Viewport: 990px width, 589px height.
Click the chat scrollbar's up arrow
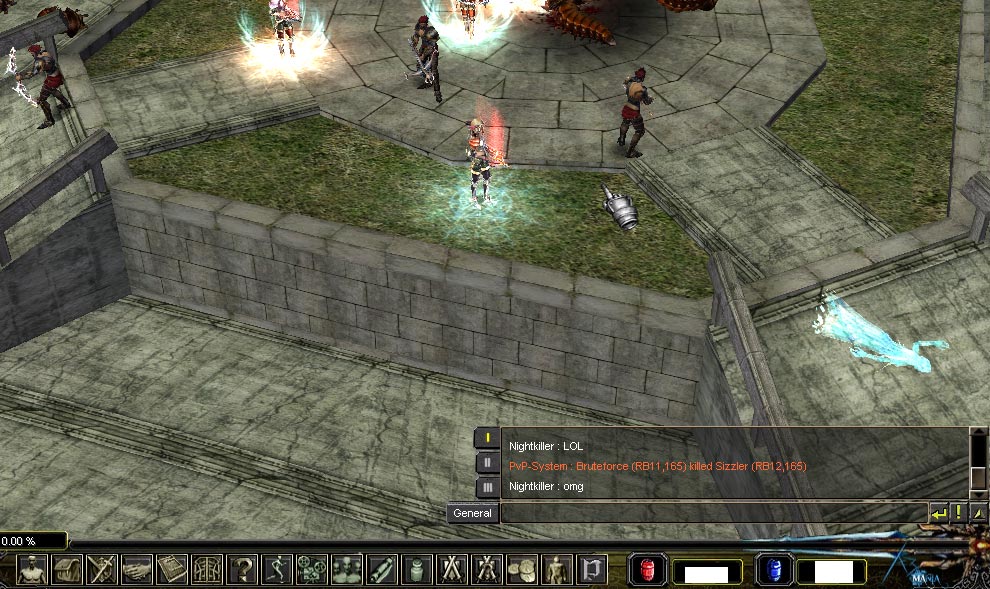[x=978, y=436]
